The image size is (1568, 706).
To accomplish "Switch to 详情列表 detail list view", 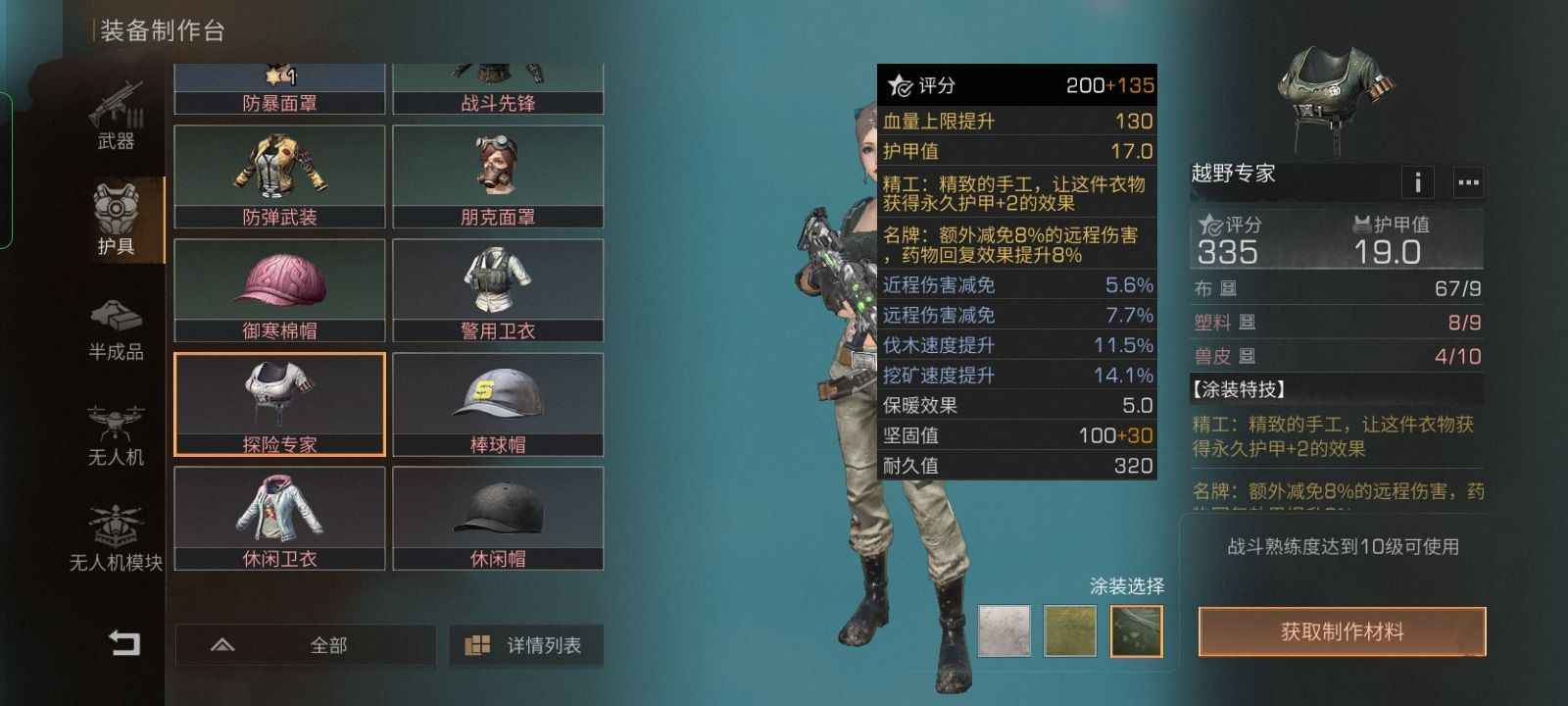I will (526, 645).
